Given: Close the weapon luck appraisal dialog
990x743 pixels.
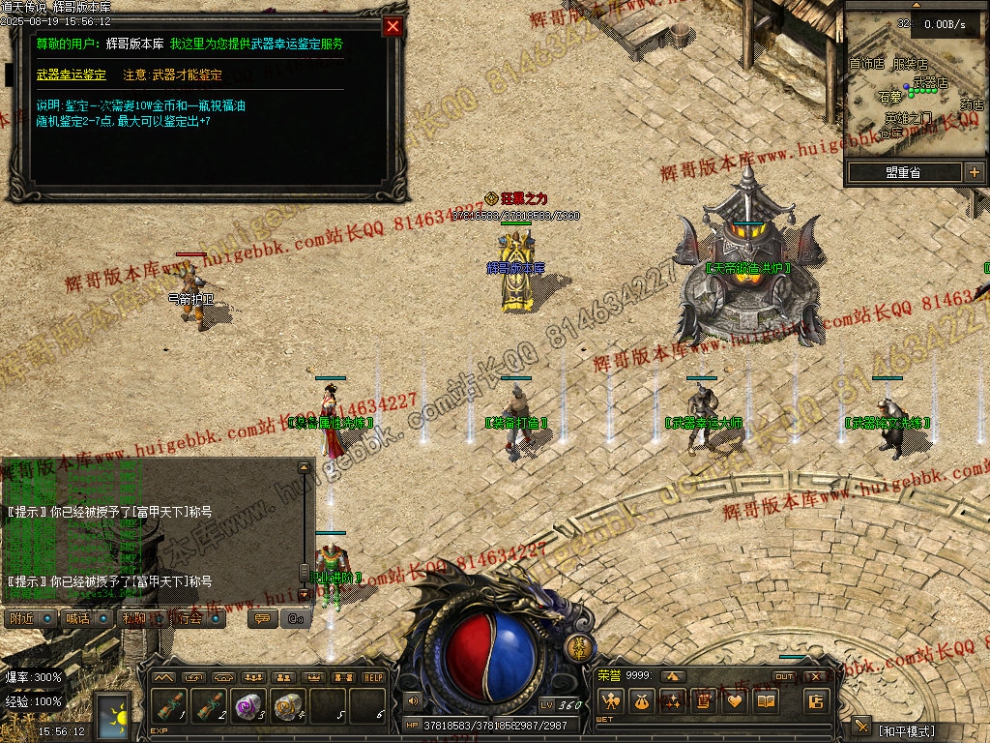Looking at the screenshot, I should pyautogui.click(x=394, y=27).
